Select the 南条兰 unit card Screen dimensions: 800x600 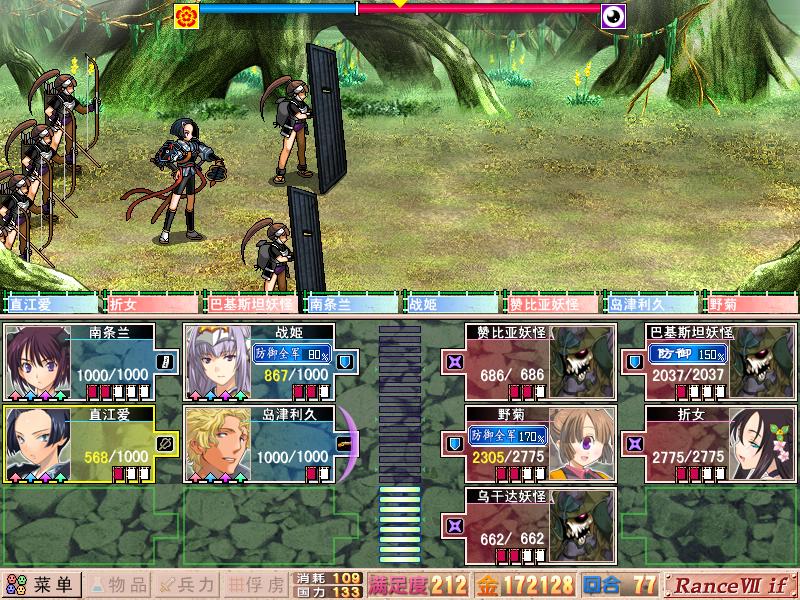(80, 361)
